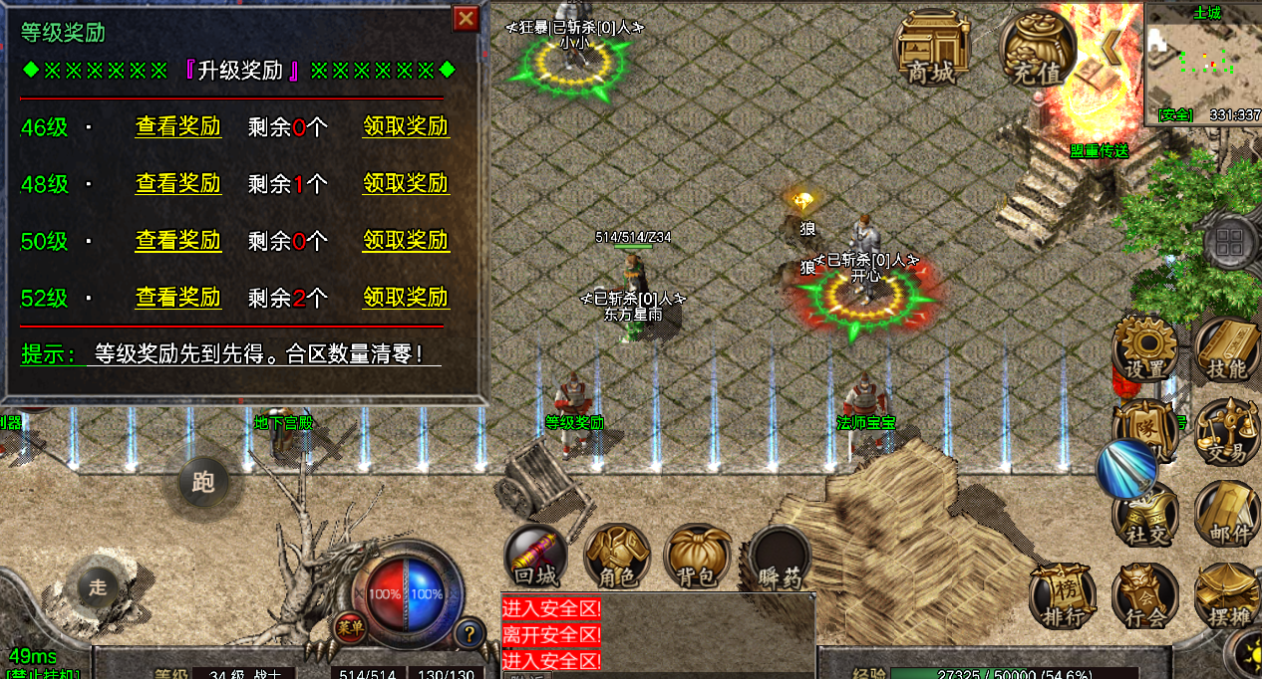The width and height of the screenshot is (1262, 679).
Task: Open the 商城 shop
Action: click(x=932, y=48)
